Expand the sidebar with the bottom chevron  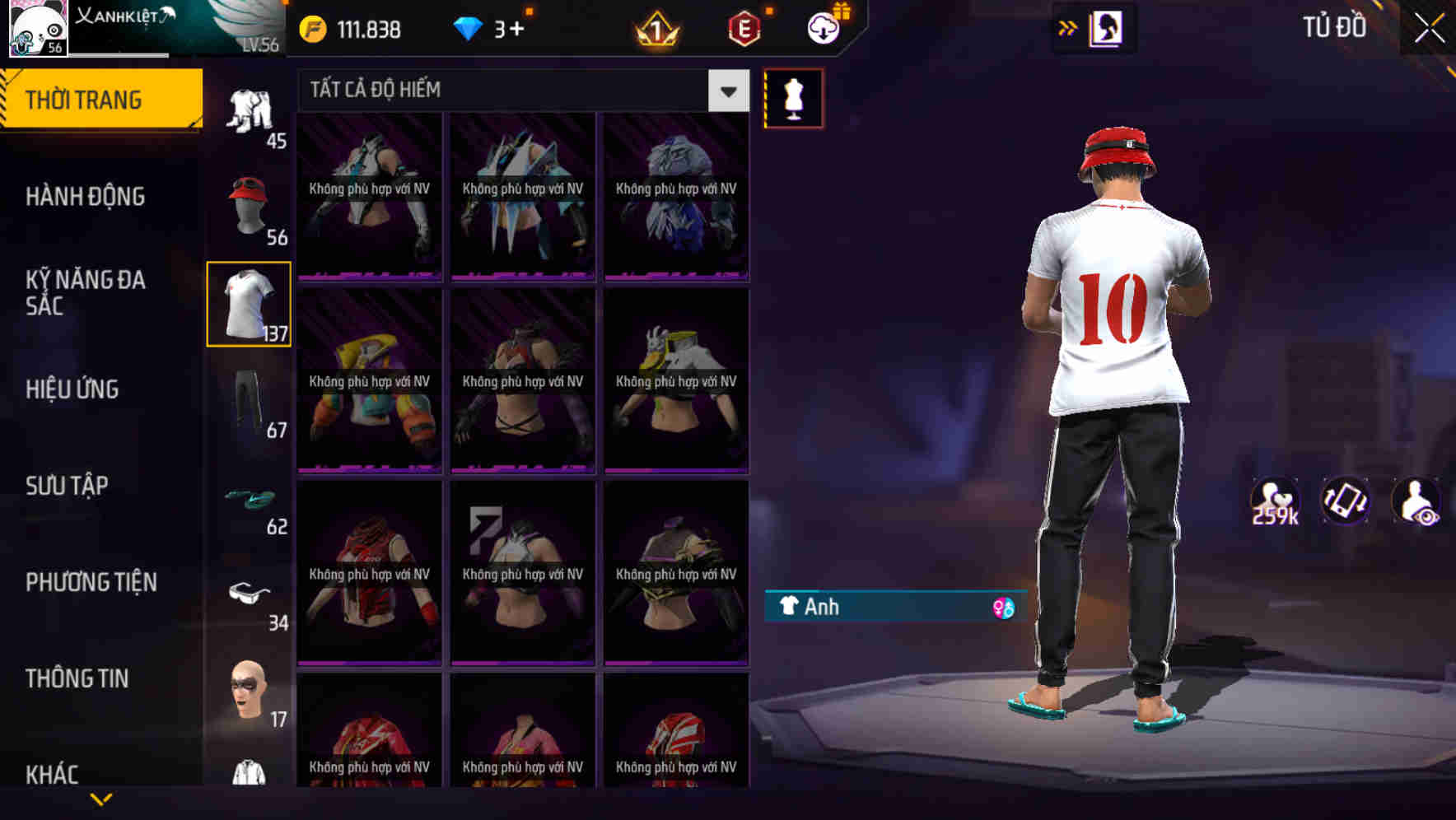(100, 800)
